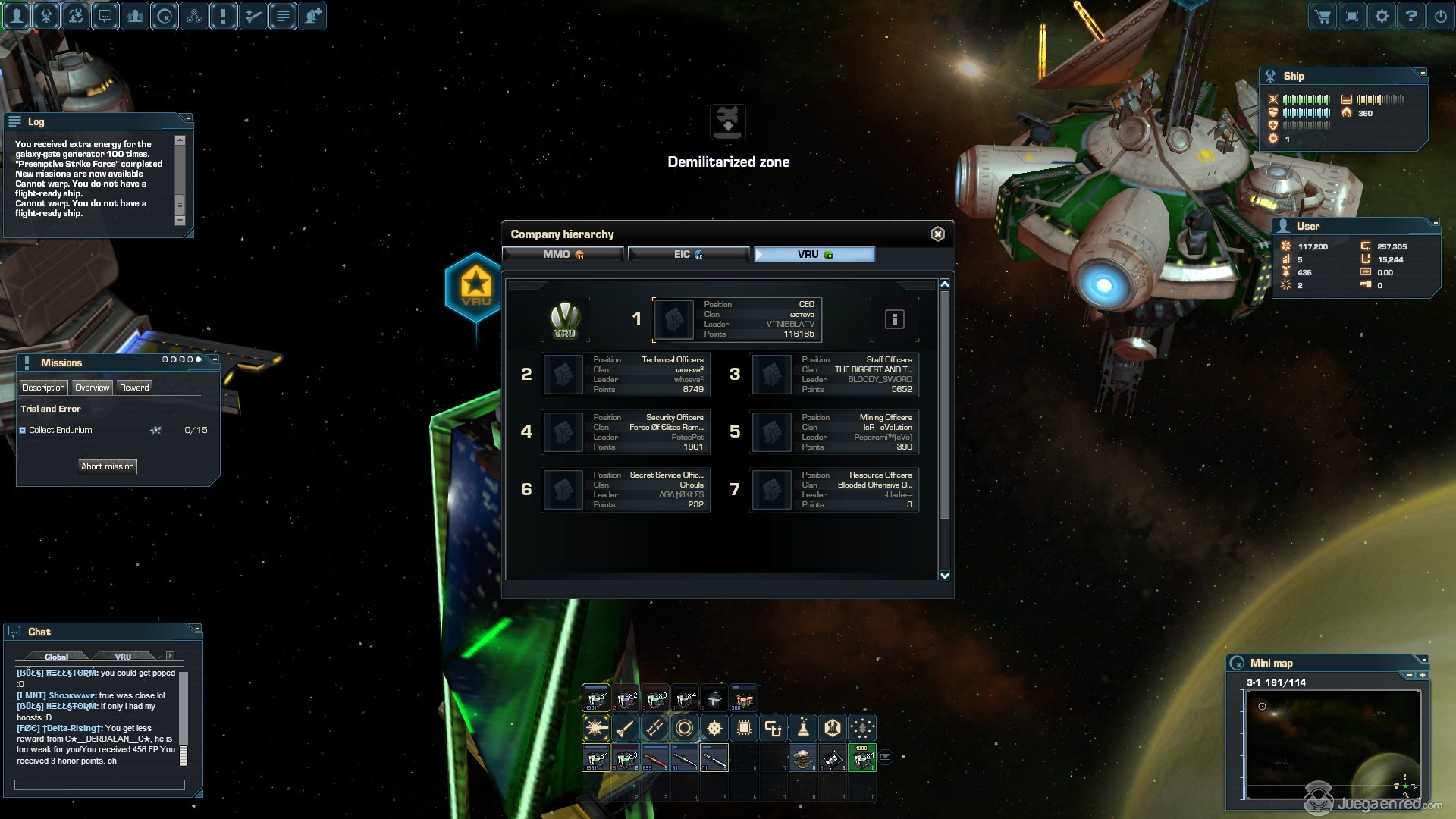Select the Mining Officers clan entry
The width and height of the screenshot is (1456, 819).
[835, 432]
